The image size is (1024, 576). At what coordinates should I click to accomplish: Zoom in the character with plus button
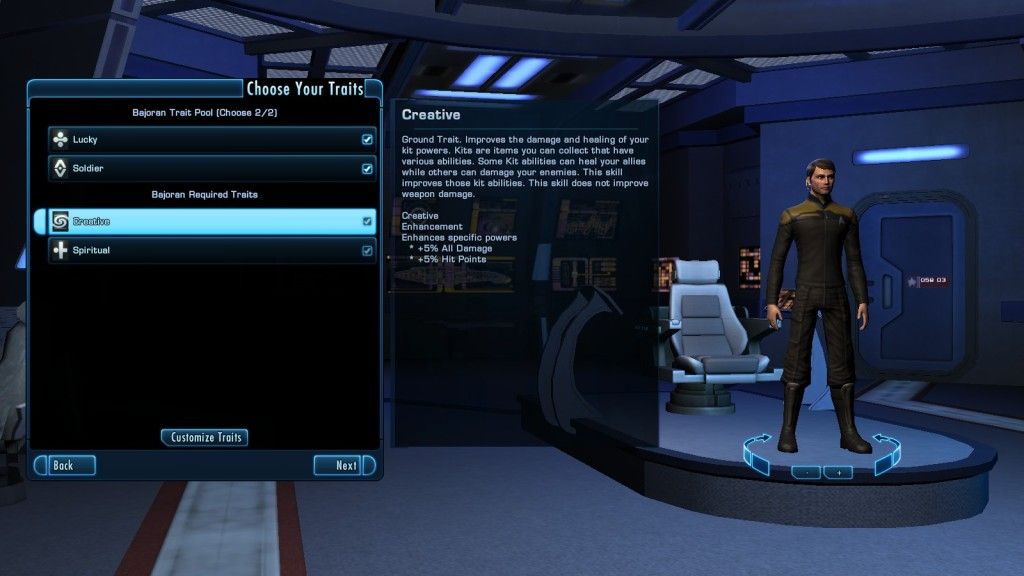(838, 472)
